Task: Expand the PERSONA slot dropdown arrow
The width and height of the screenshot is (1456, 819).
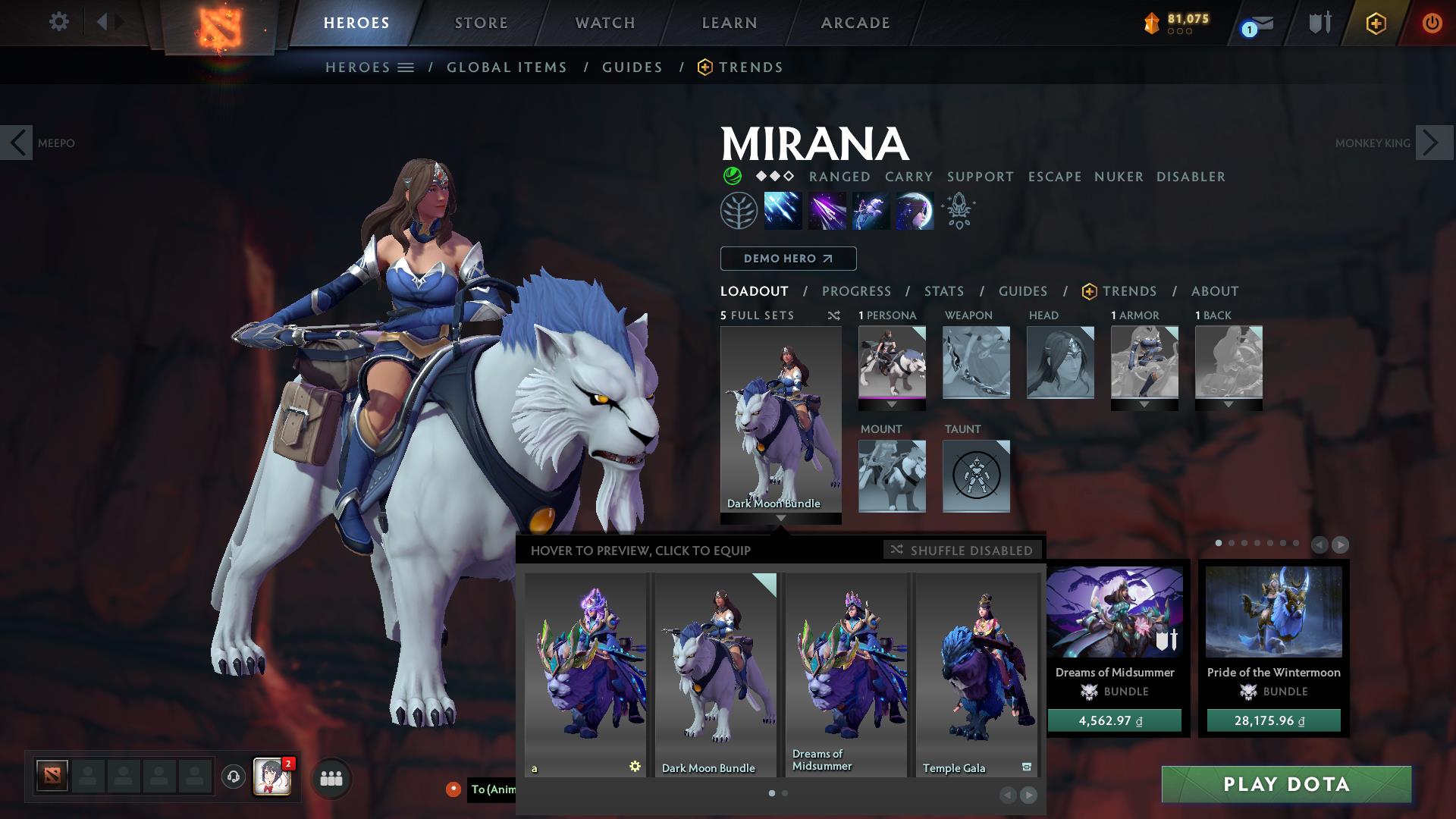Action: 893,405
